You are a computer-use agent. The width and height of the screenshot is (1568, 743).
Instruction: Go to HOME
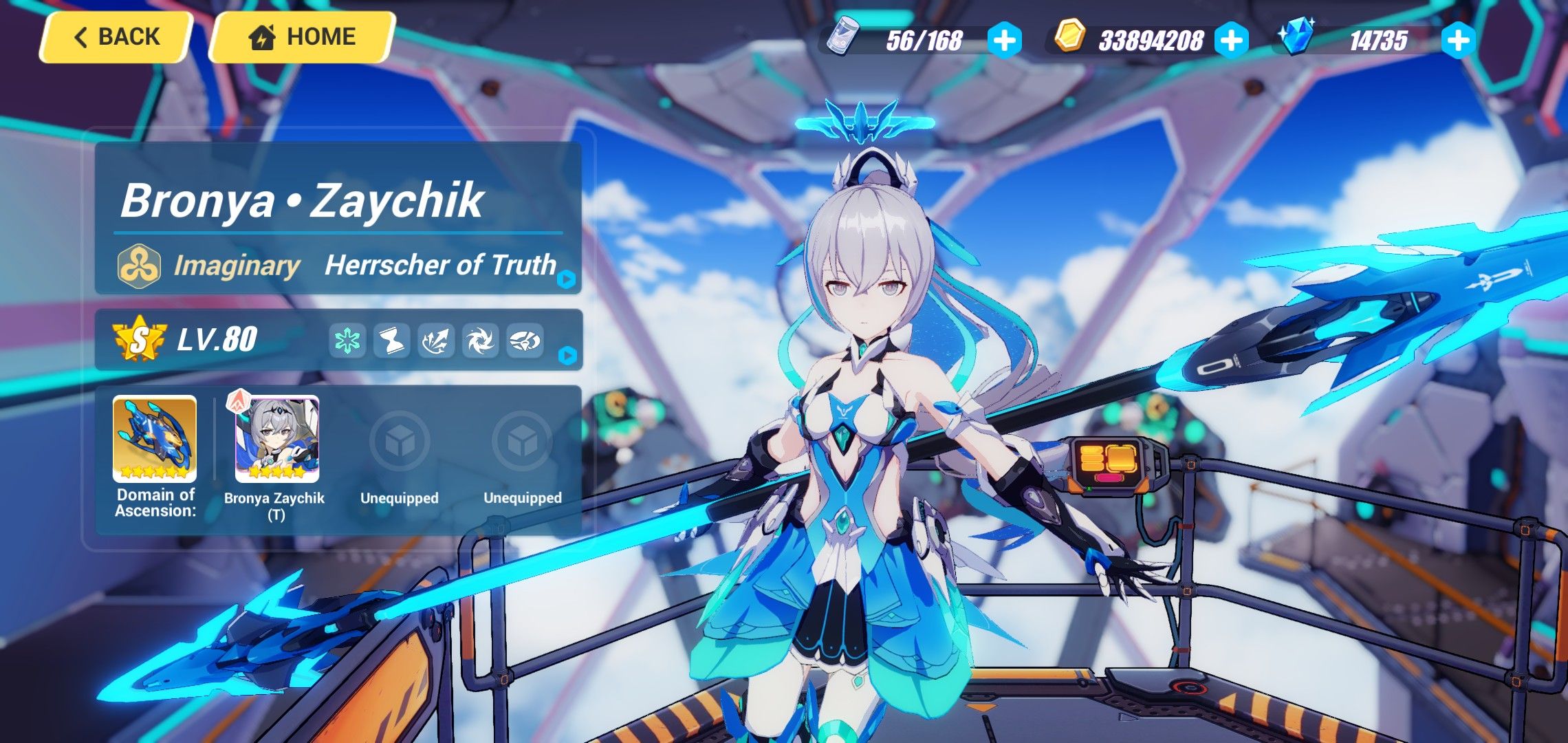(x=303, y=36)
